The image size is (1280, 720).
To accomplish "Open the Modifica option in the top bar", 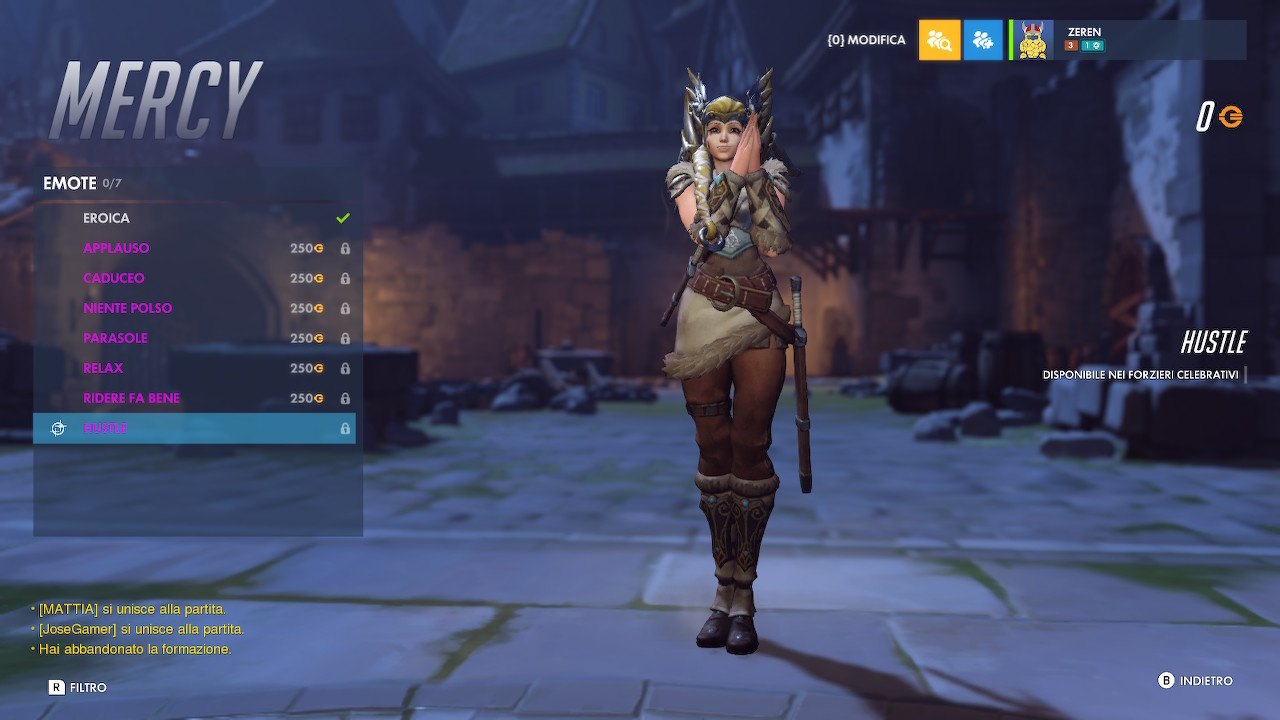I will pyautogui.click(x=866, y=40).
